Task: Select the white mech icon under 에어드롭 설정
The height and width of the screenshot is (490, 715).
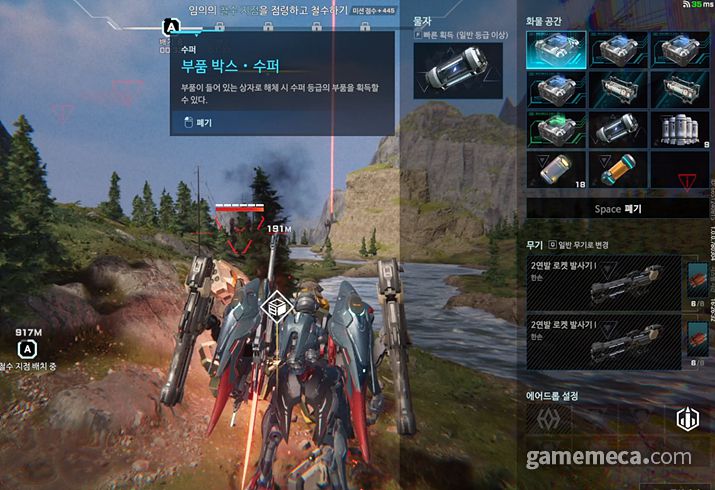Action: click(x=686, y=420)
